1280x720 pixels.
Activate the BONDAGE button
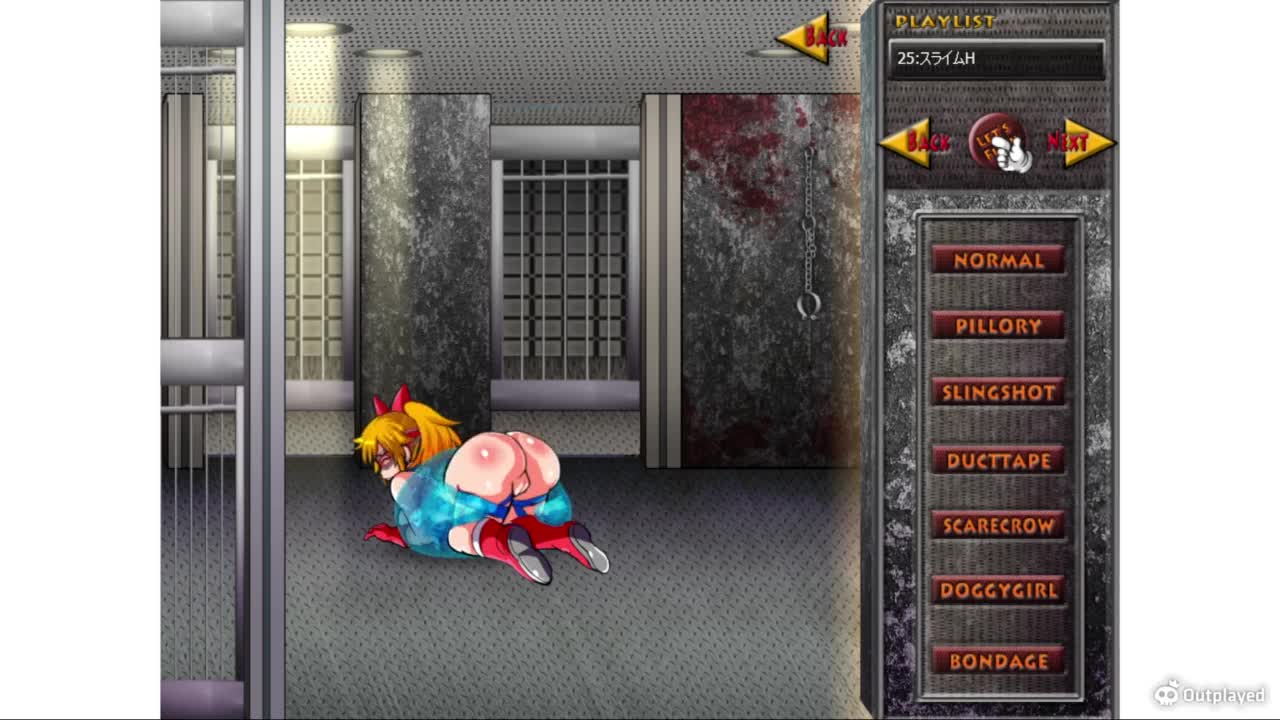(x=997, y=661)
